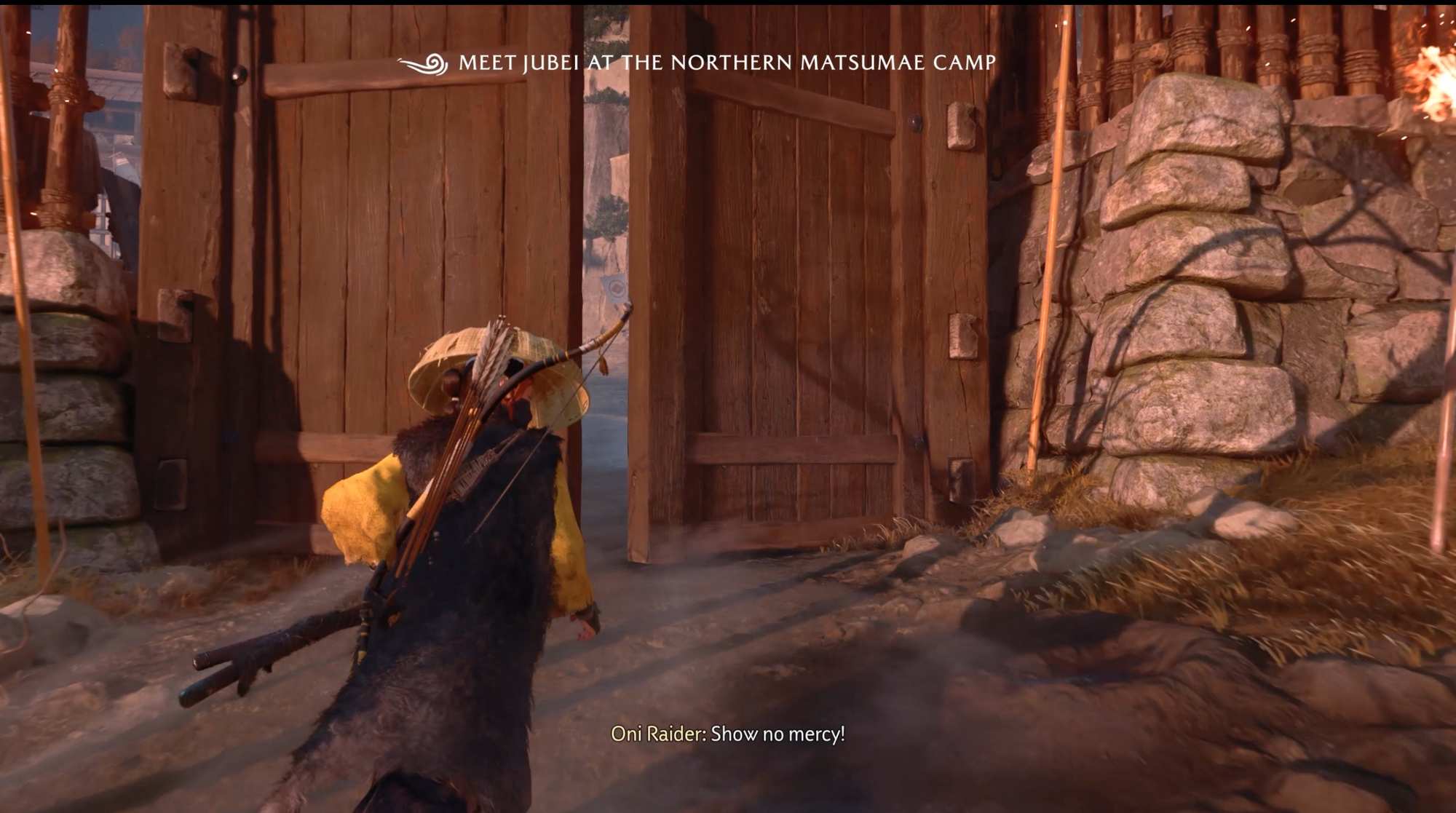Click the wind swirl objective icon
Viewport: 1456px width, 813px height.
424,65
